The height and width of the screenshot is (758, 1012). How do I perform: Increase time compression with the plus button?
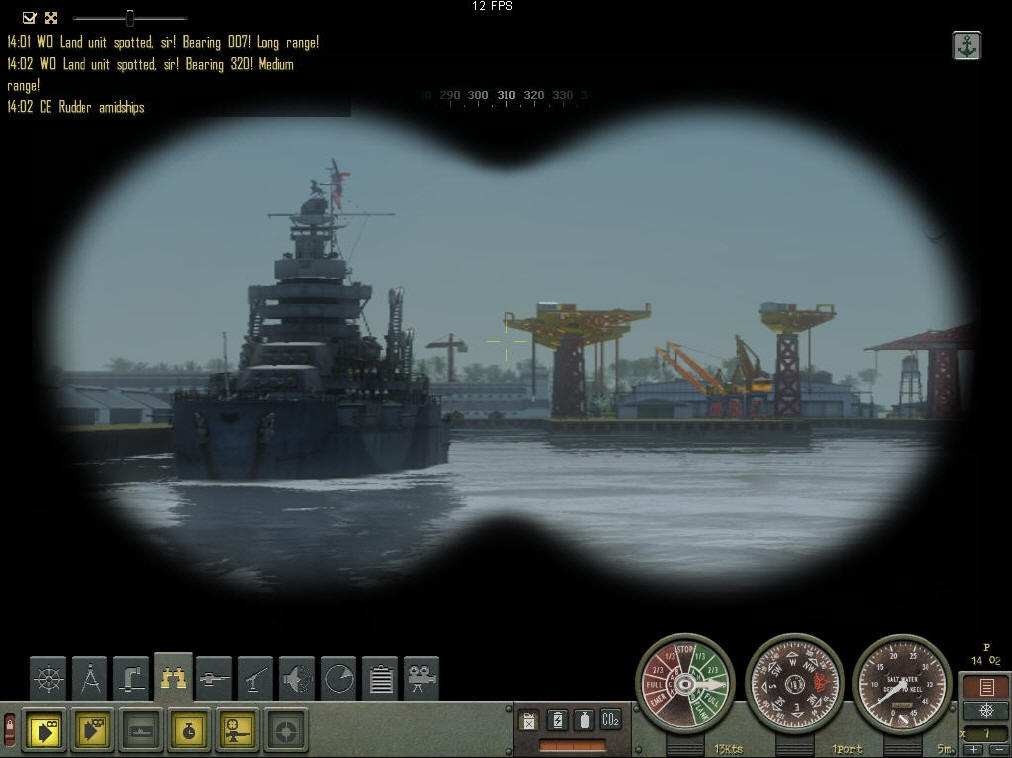click(x=973, y=749)
